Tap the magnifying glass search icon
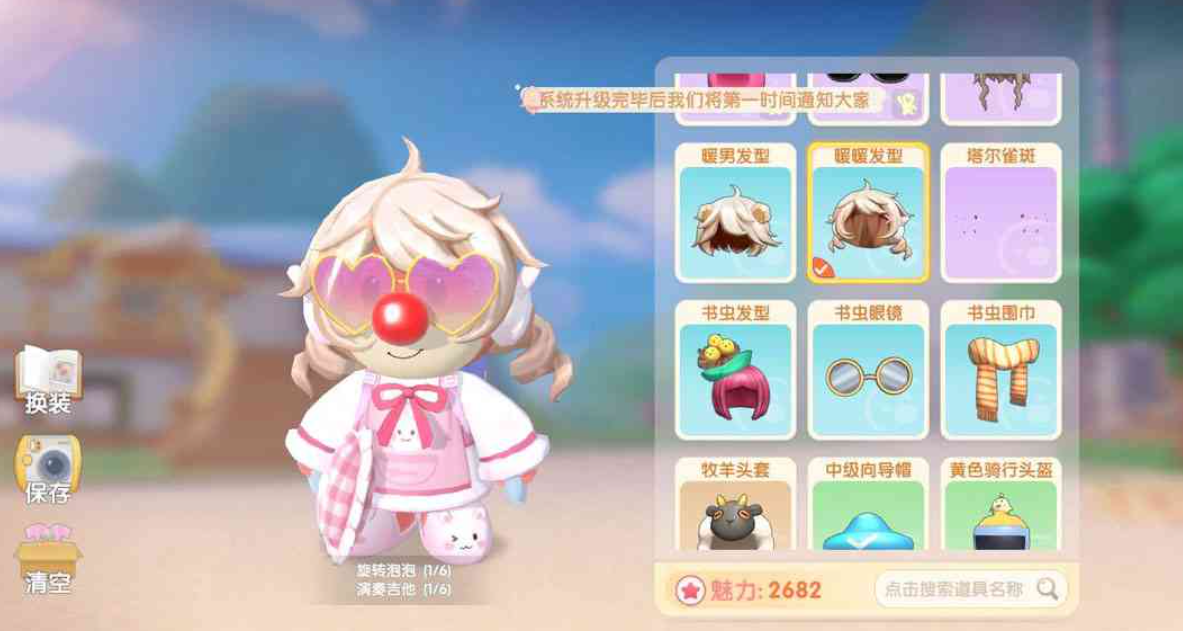The height and width of the screenshot is (631, 1183). coord(1047,589)
